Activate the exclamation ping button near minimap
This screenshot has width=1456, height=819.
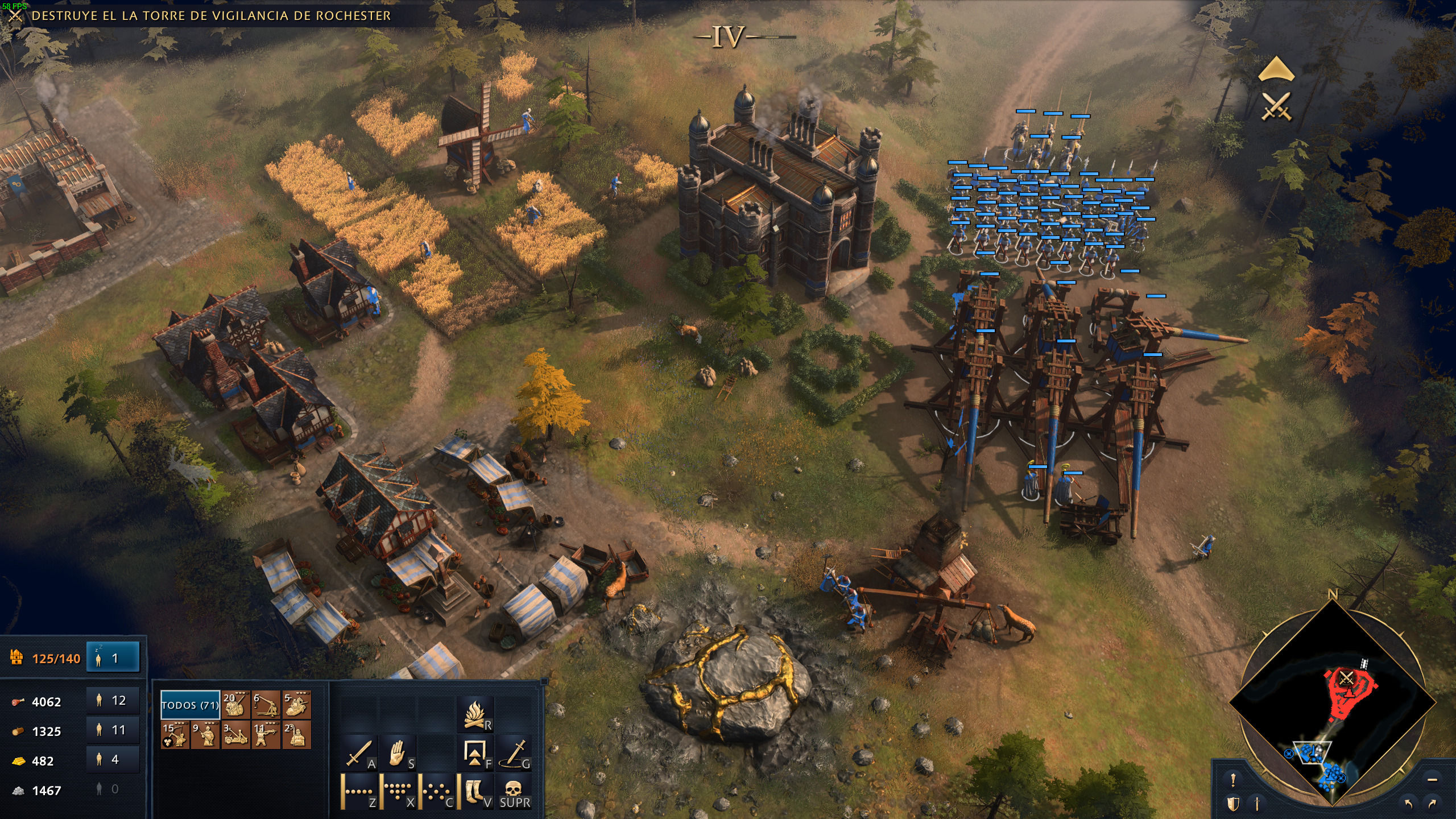tap(1233, 780)
